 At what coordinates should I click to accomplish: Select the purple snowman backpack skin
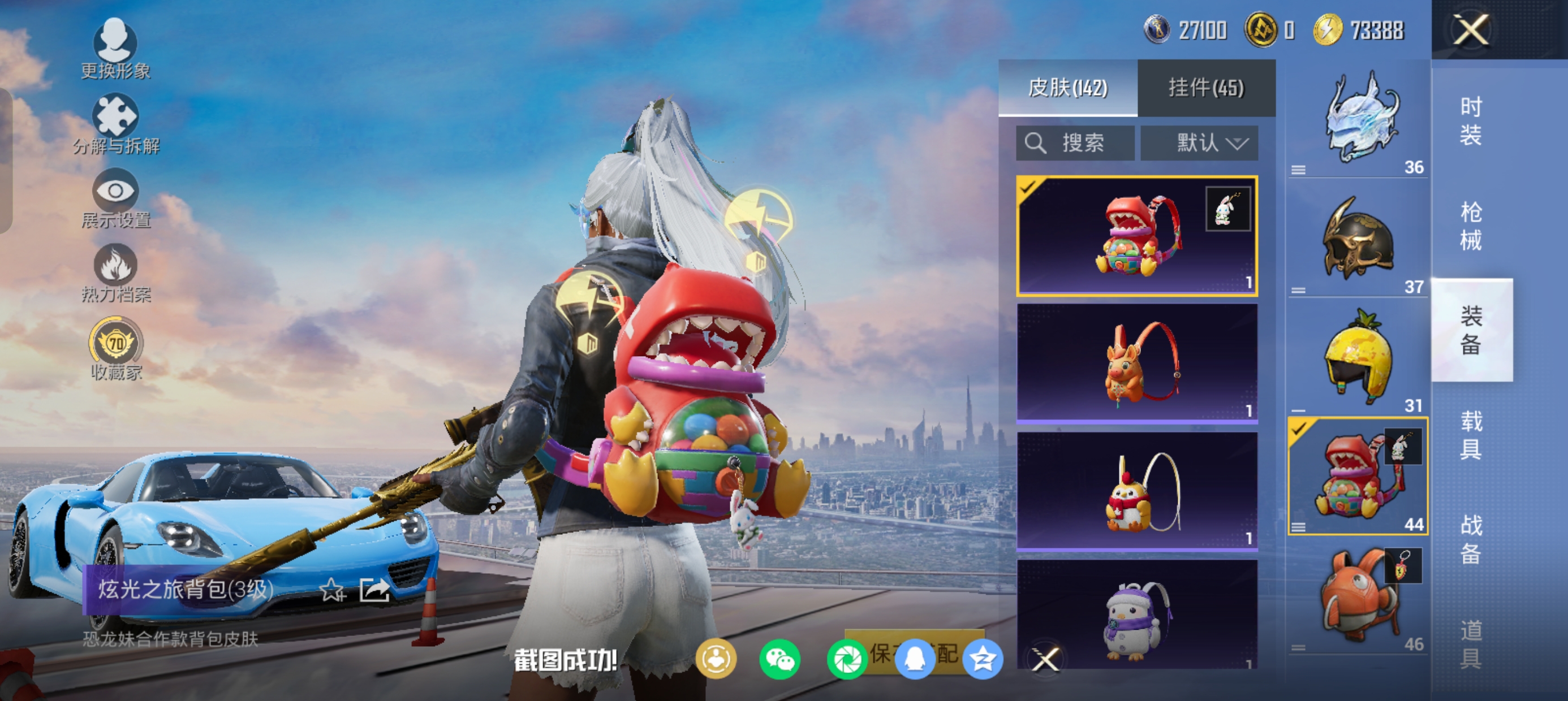pyautogui.click(x=1136, y=615)
